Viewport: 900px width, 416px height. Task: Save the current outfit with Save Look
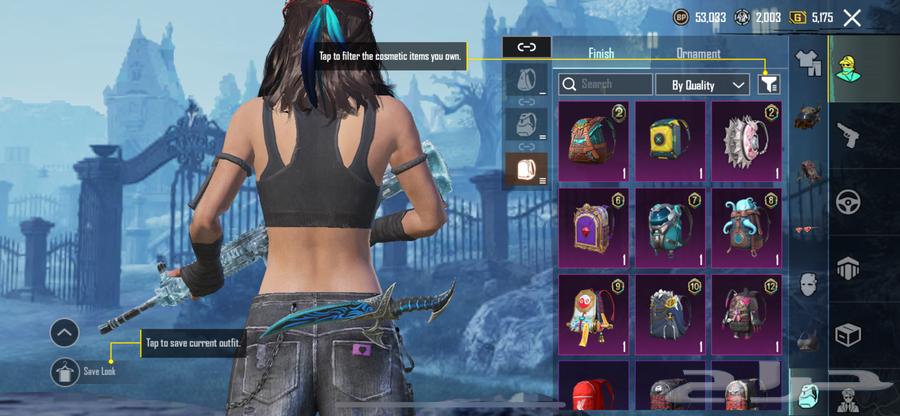(x=65, y=371)
